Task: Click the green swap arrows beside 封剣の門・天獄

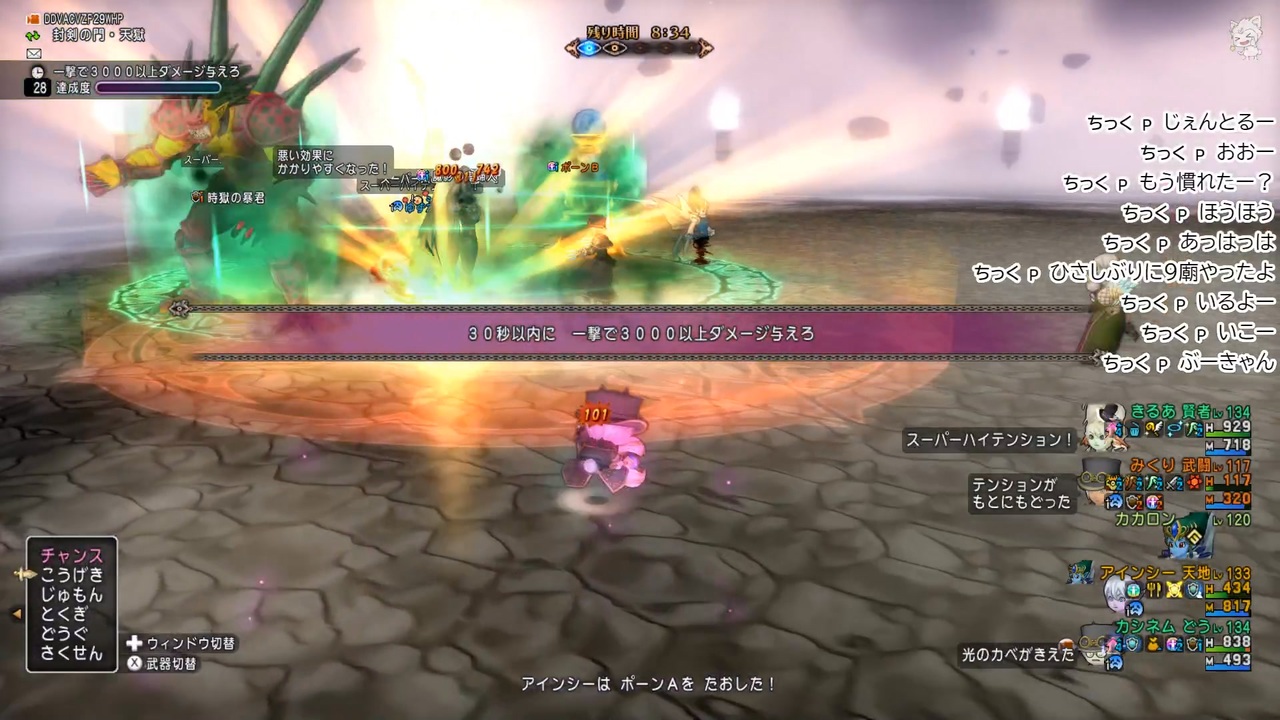Action: pyautogui.click(x=31, y=35)
